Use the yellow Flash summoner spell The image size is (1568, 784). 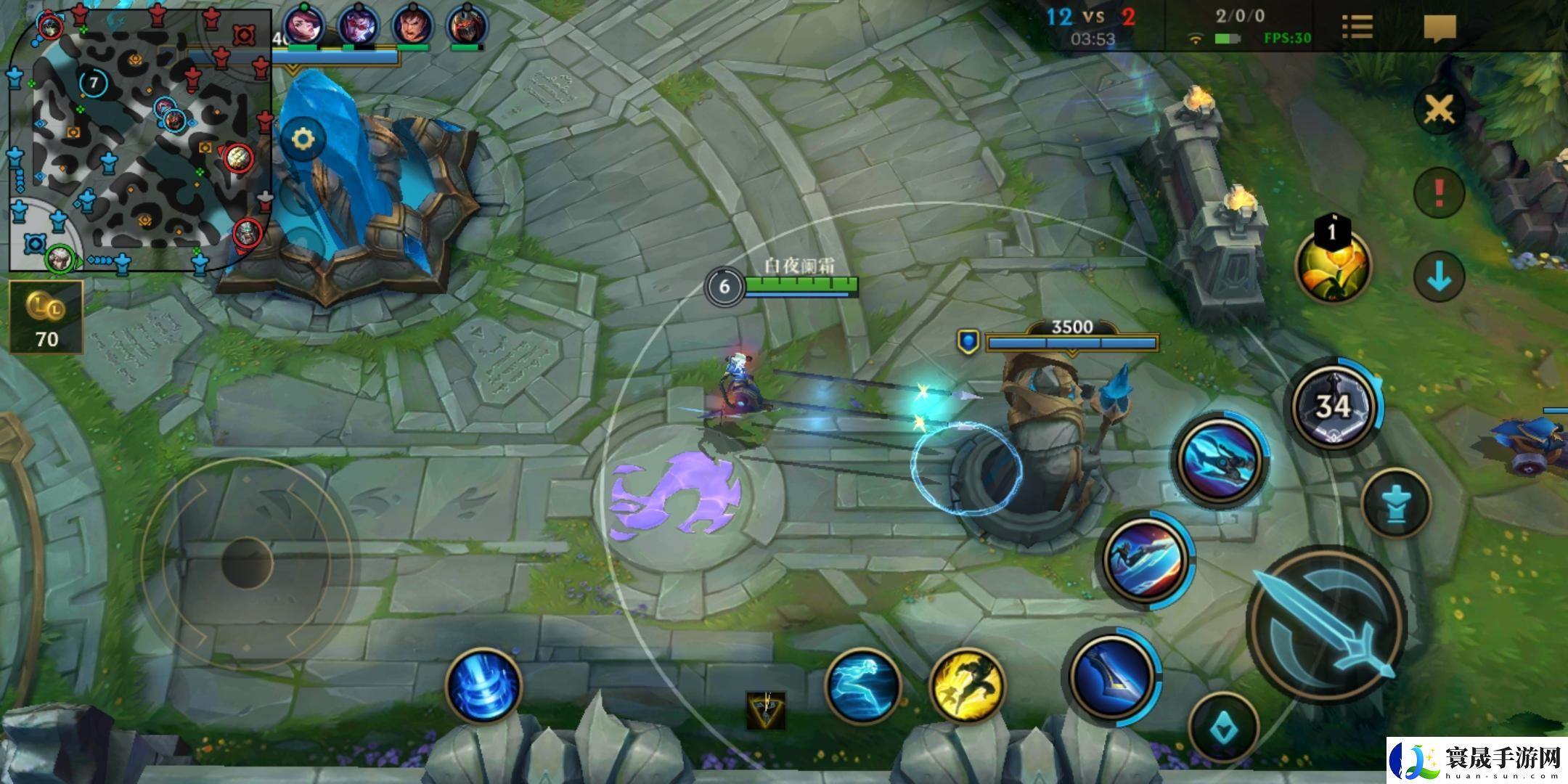pyautogui.click(x=967, y=685)
